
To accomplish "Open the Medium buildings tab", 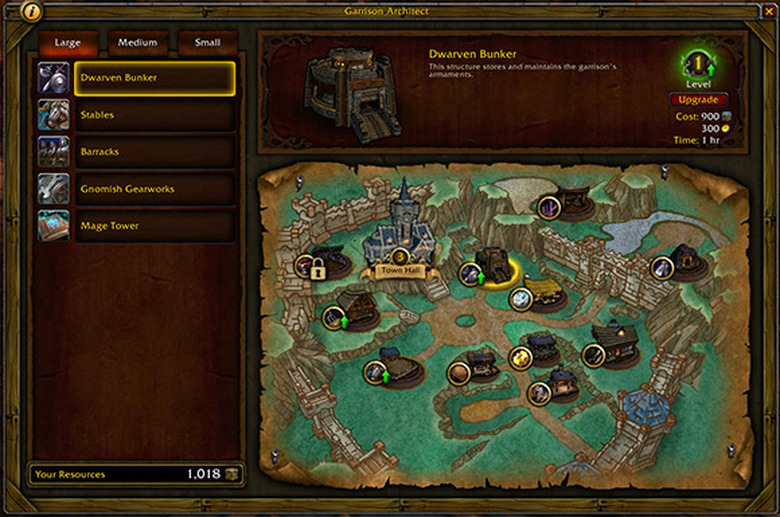I will 137,43.
